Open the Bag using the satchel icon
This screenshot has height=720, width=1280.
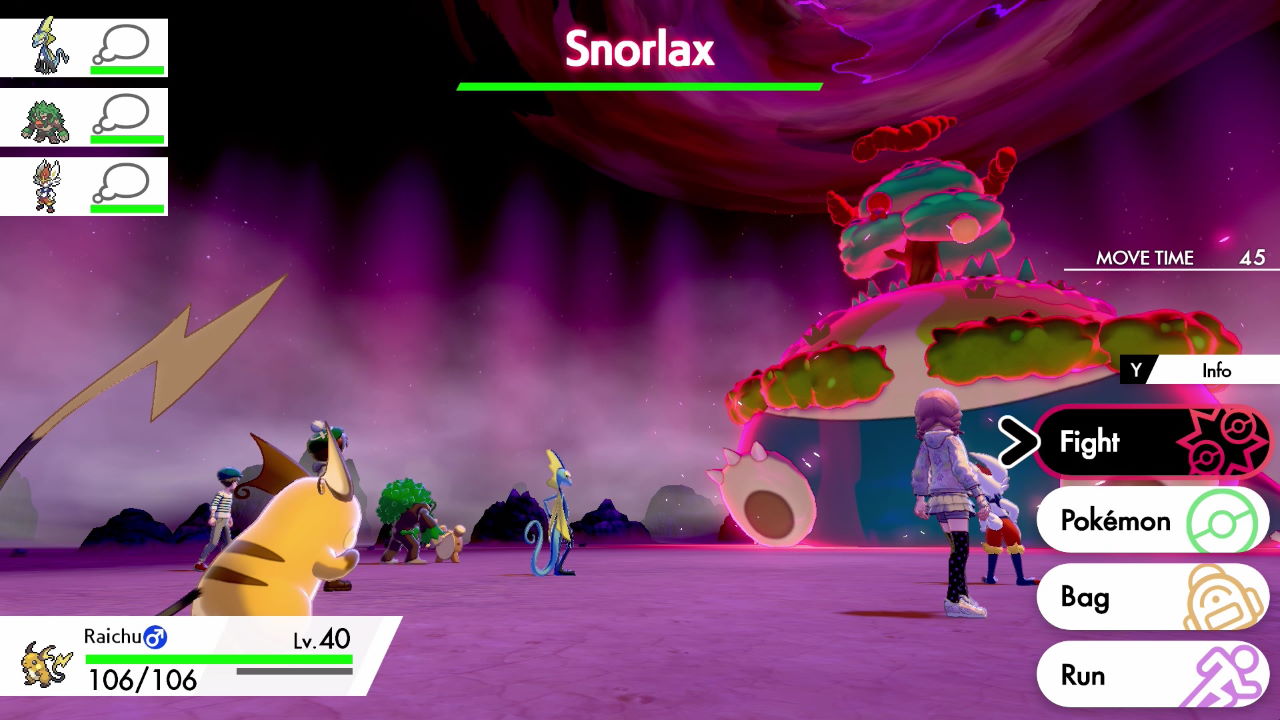click(x=1224, y=597)
